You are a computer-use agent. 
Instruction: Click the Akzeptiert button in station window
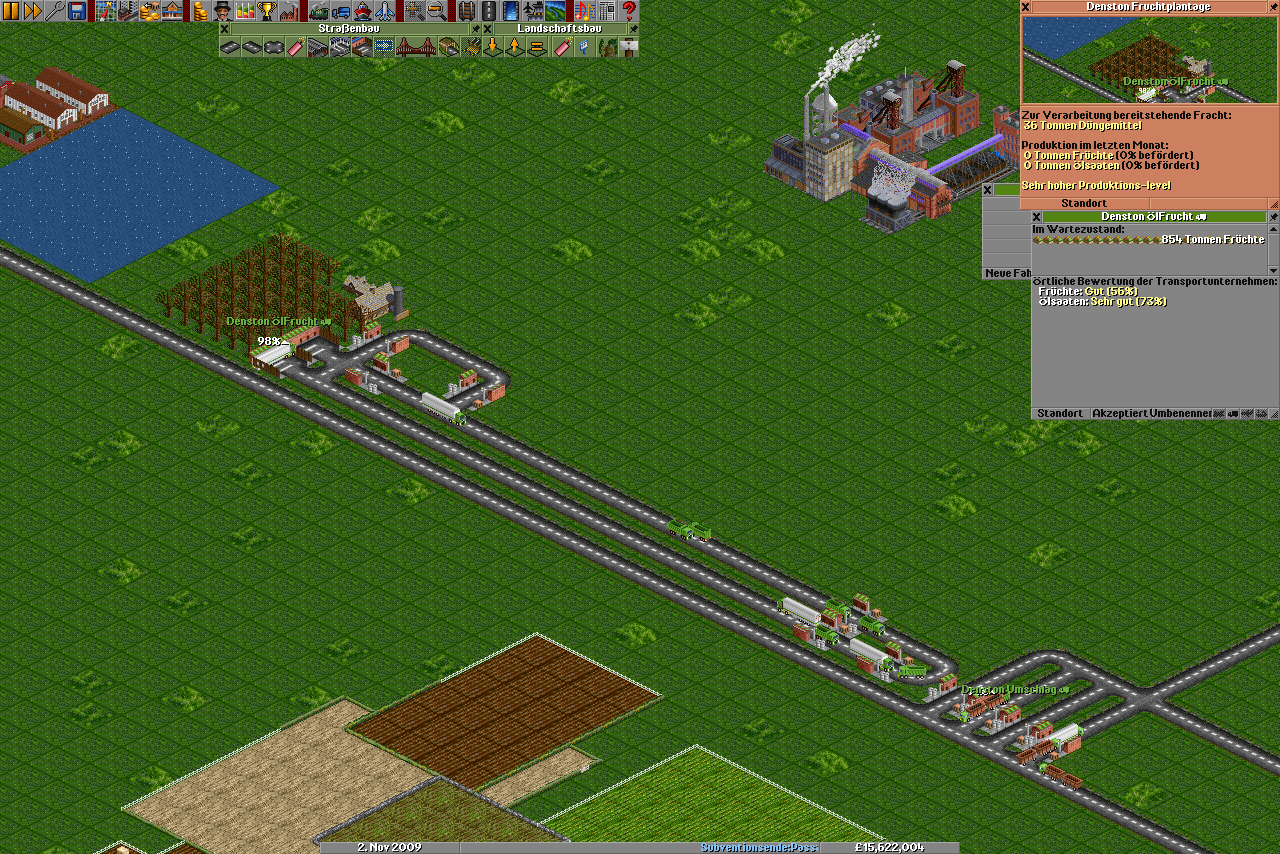pyautogui.click(x=1119, y=413)
